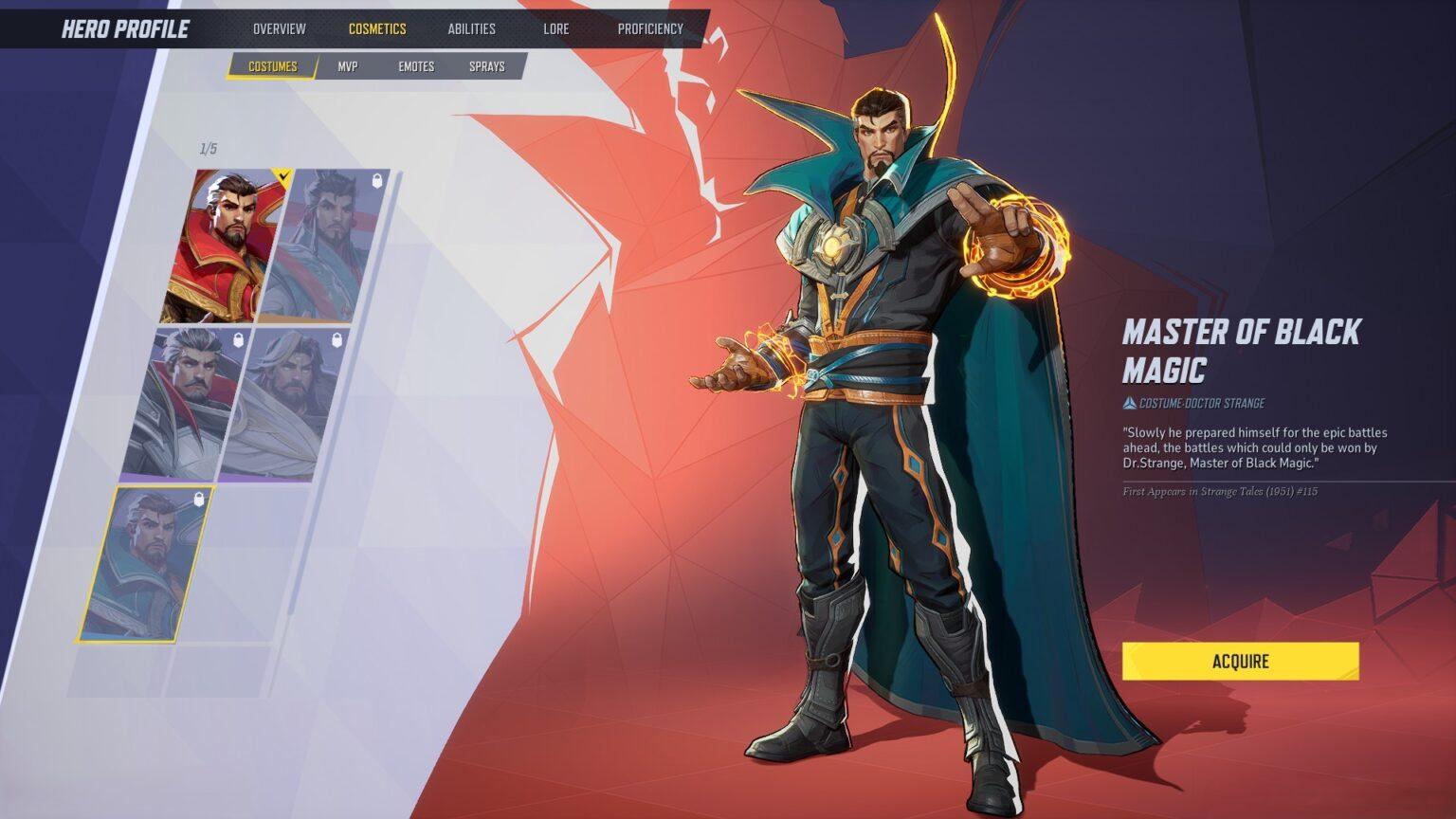This screenshot has height=819, width=1456.
Task: Open the ABILITIES tab
Action: [472, 28]
